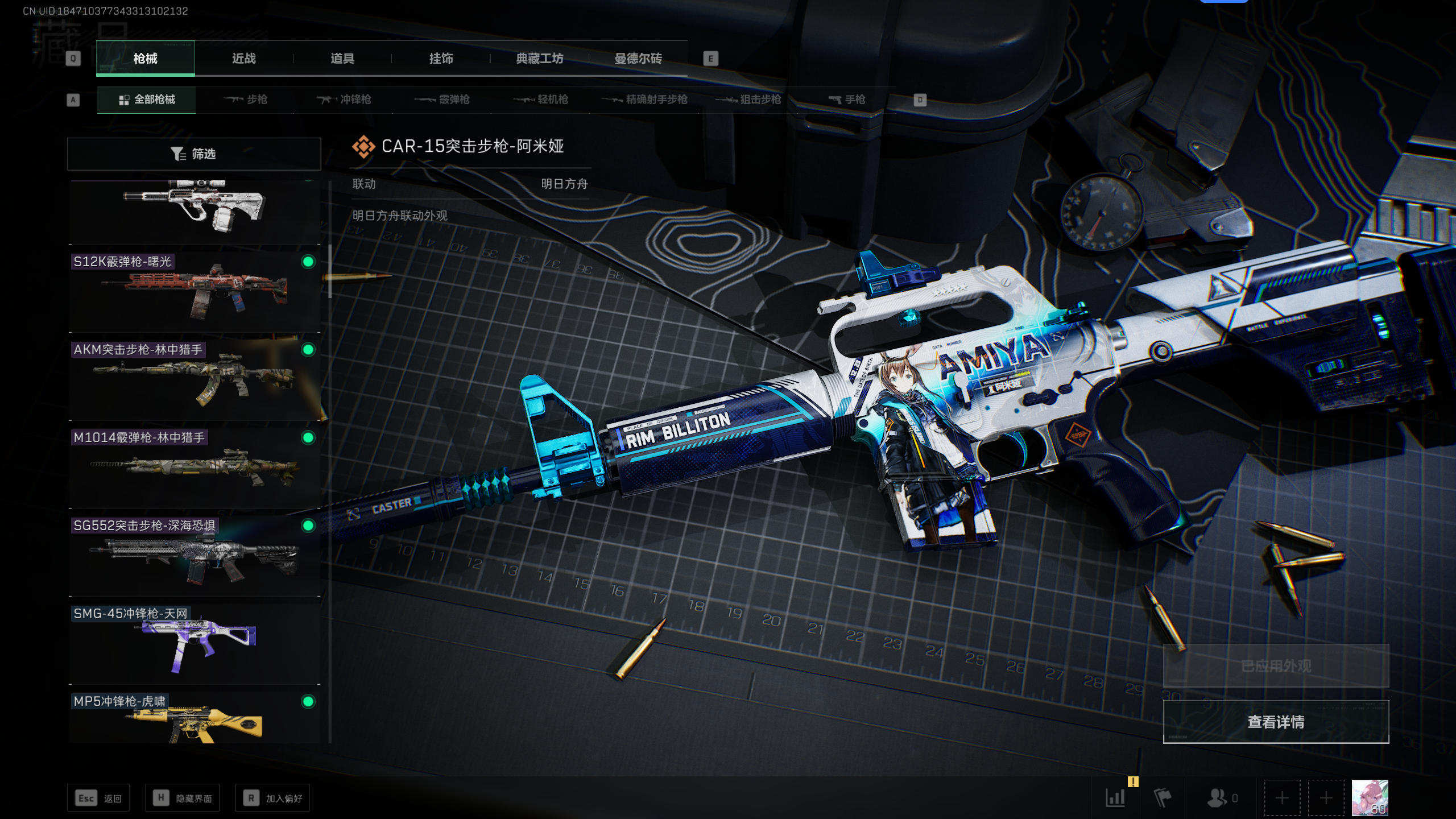Show the 狙击步枪 sniper rifle category
Screen dimensions: 1456x819
[748, 100]
